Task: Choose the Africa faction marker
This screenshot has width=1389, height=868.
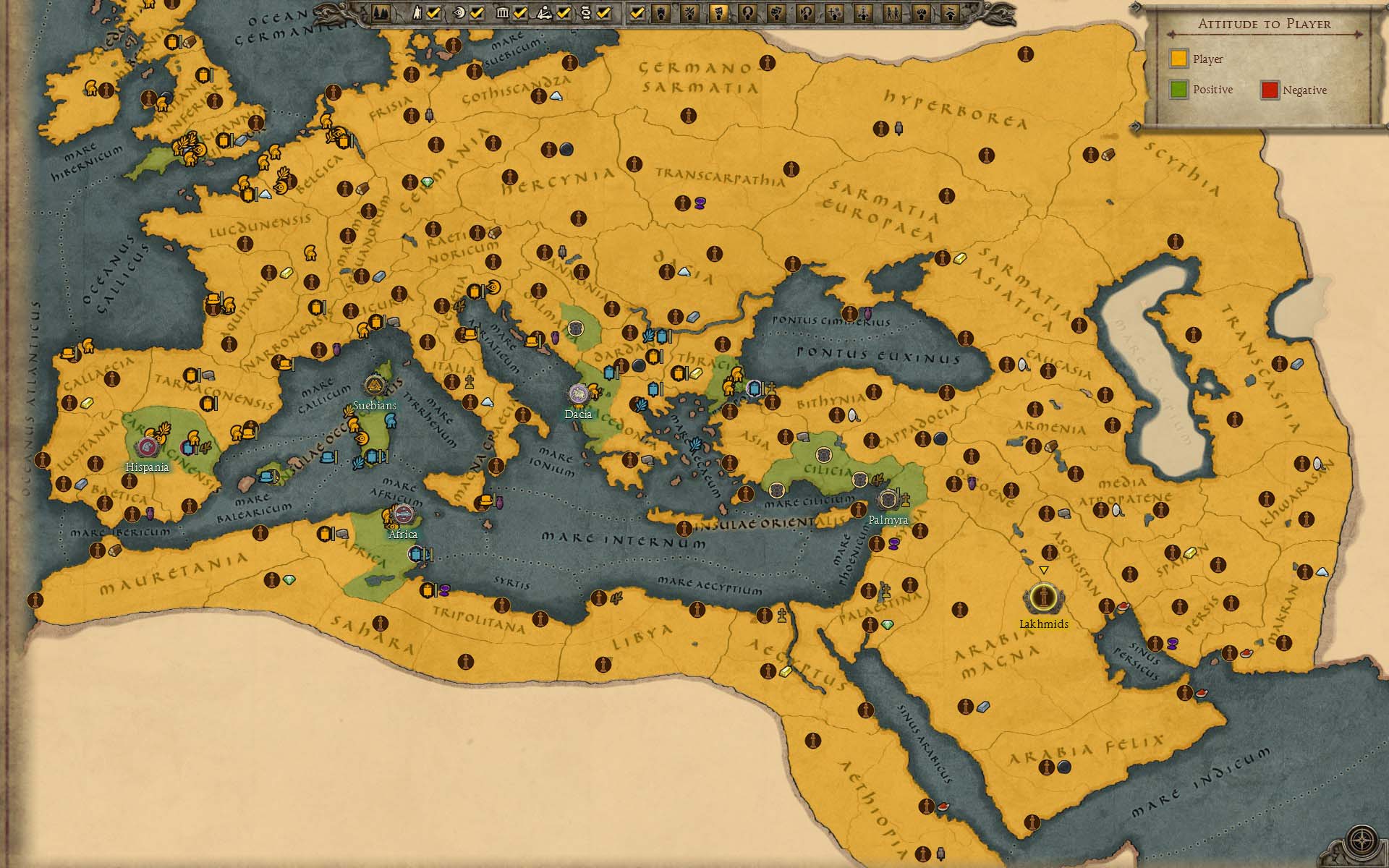Action: [403, 515]
